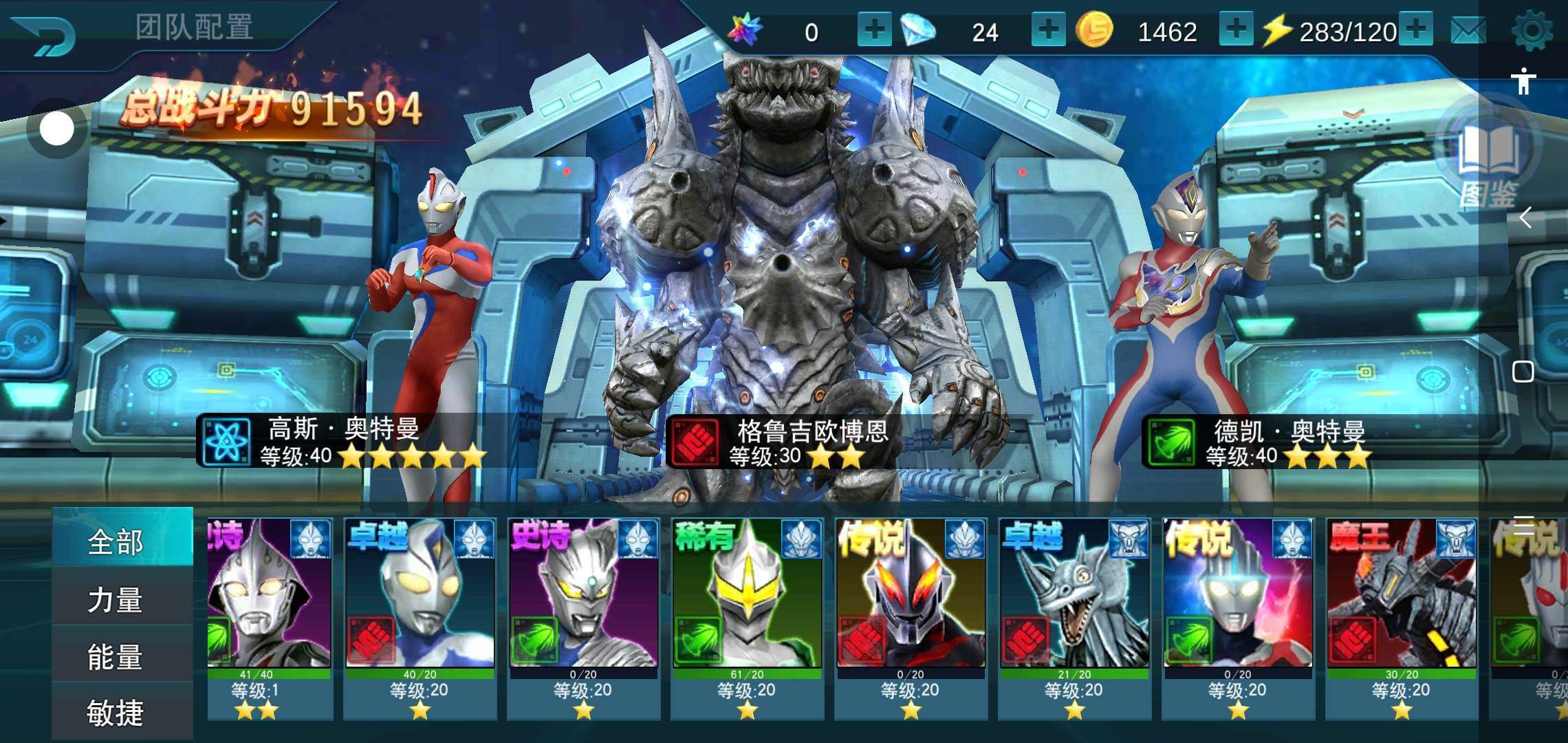Add gold coins with the plus button
The image size is (1568, 743).
(x=1236, y=30)
